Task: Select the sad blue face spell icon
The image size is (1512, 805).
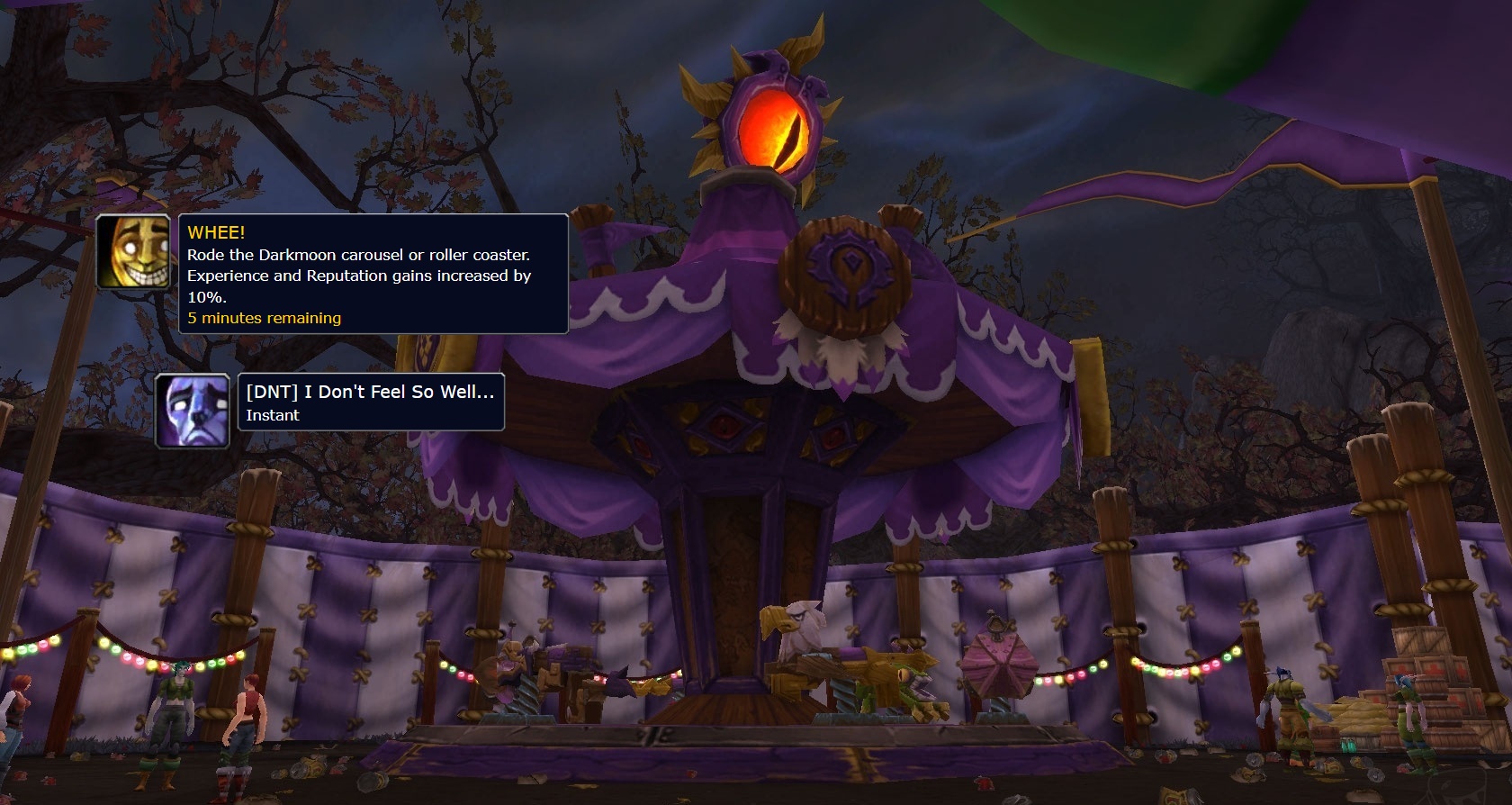Action: pos(193,412)
